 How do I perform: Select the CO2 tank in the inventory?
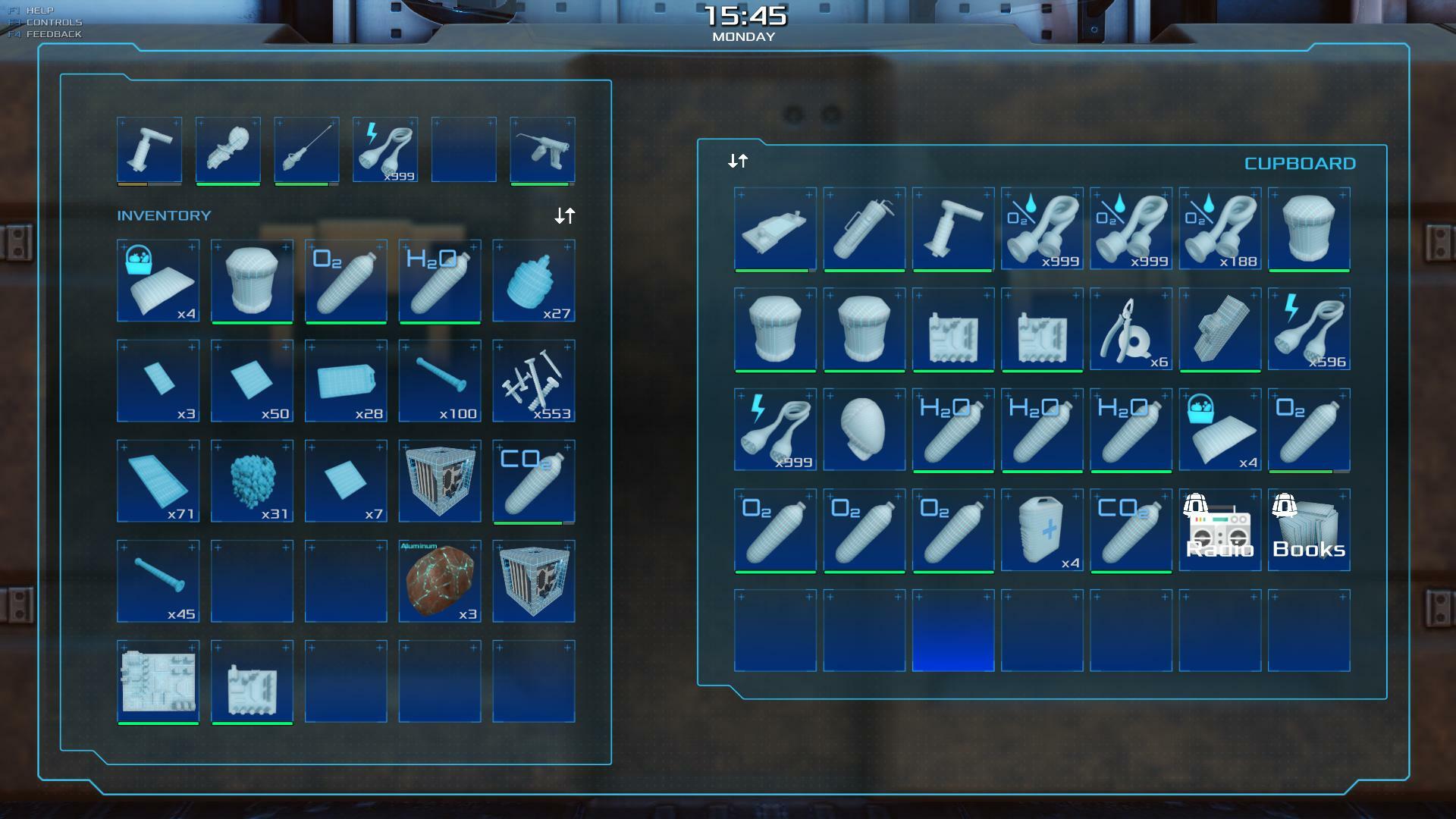tap(534, 481)
